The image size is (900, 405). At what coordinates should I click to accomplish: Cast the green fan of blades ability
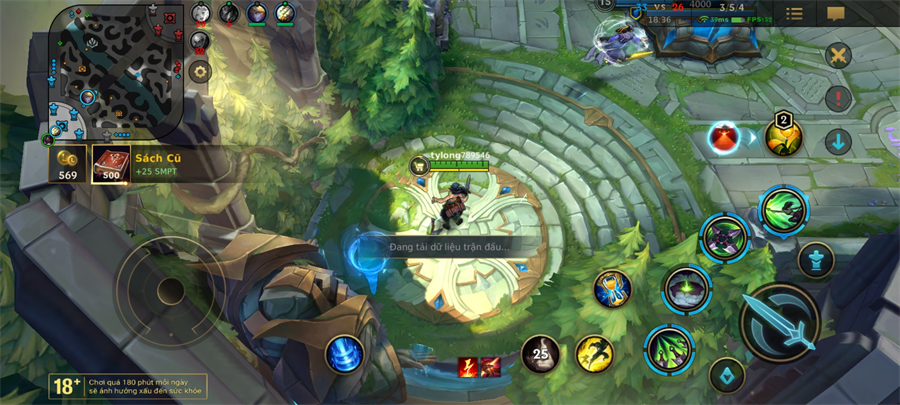(x=669, y=349)
